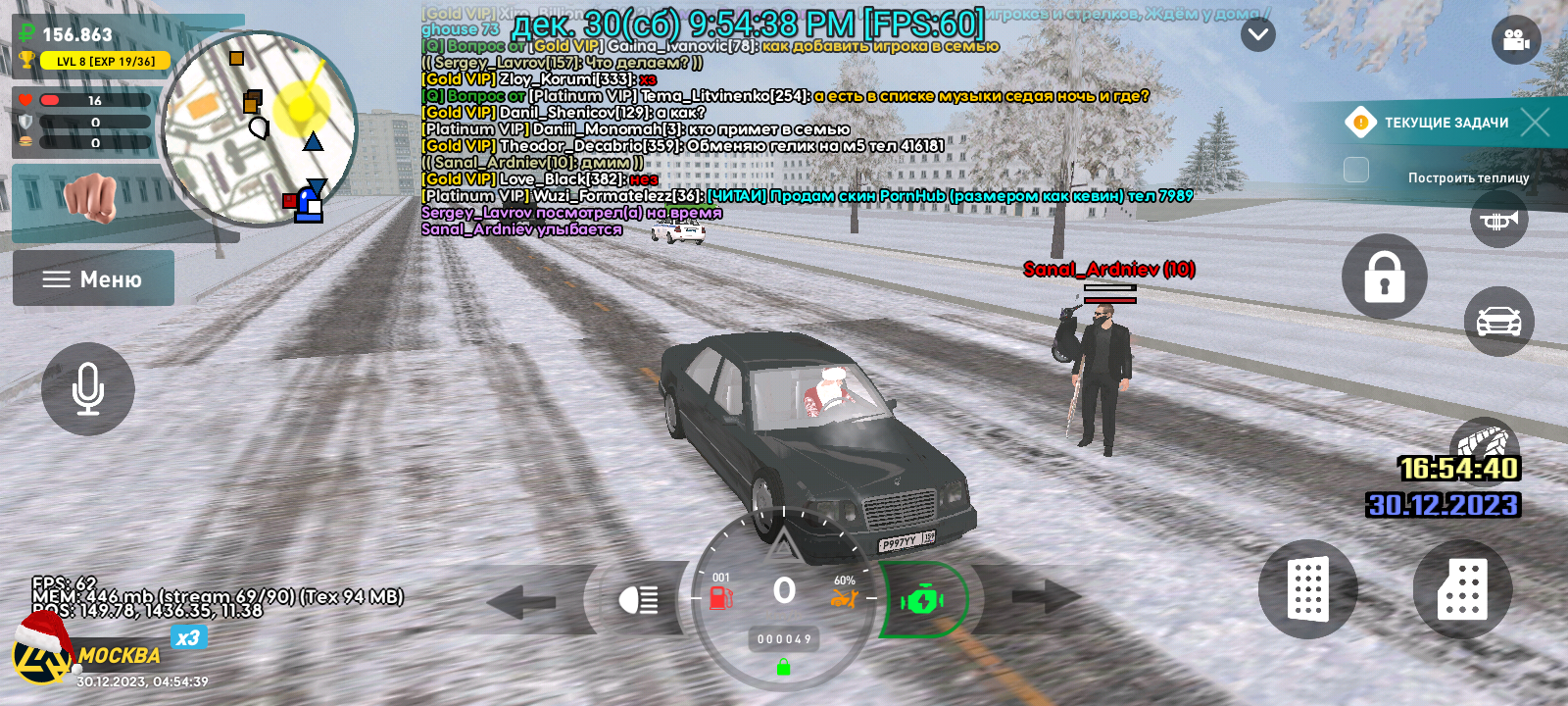Tap the large padlock button
Viewport: 1568px width, 706px height.
click(x=1384, y=277)
